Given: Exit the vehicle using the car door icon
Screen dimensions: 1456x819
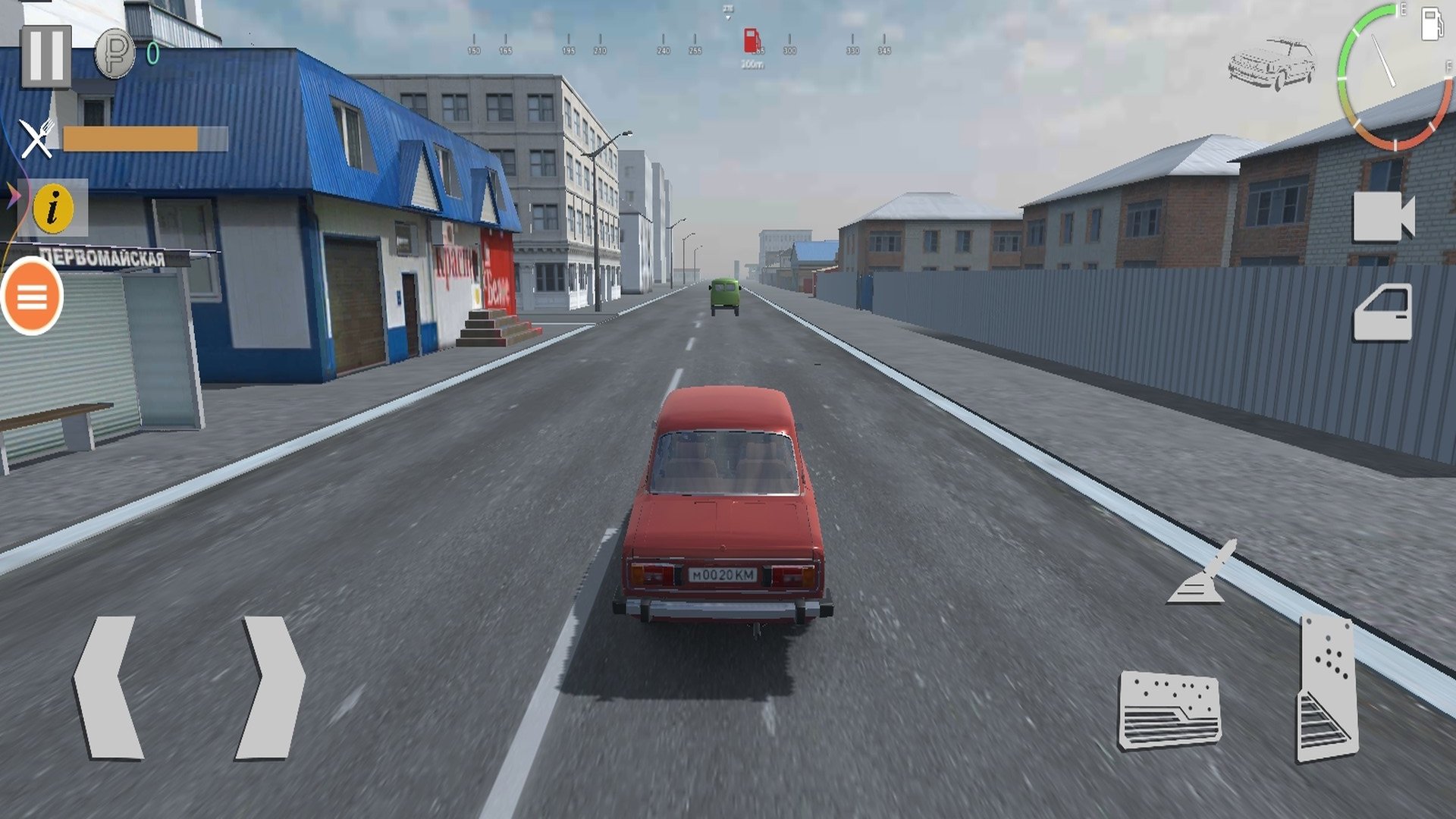Looking at the screenshot, I should (x=1383, y=312).
